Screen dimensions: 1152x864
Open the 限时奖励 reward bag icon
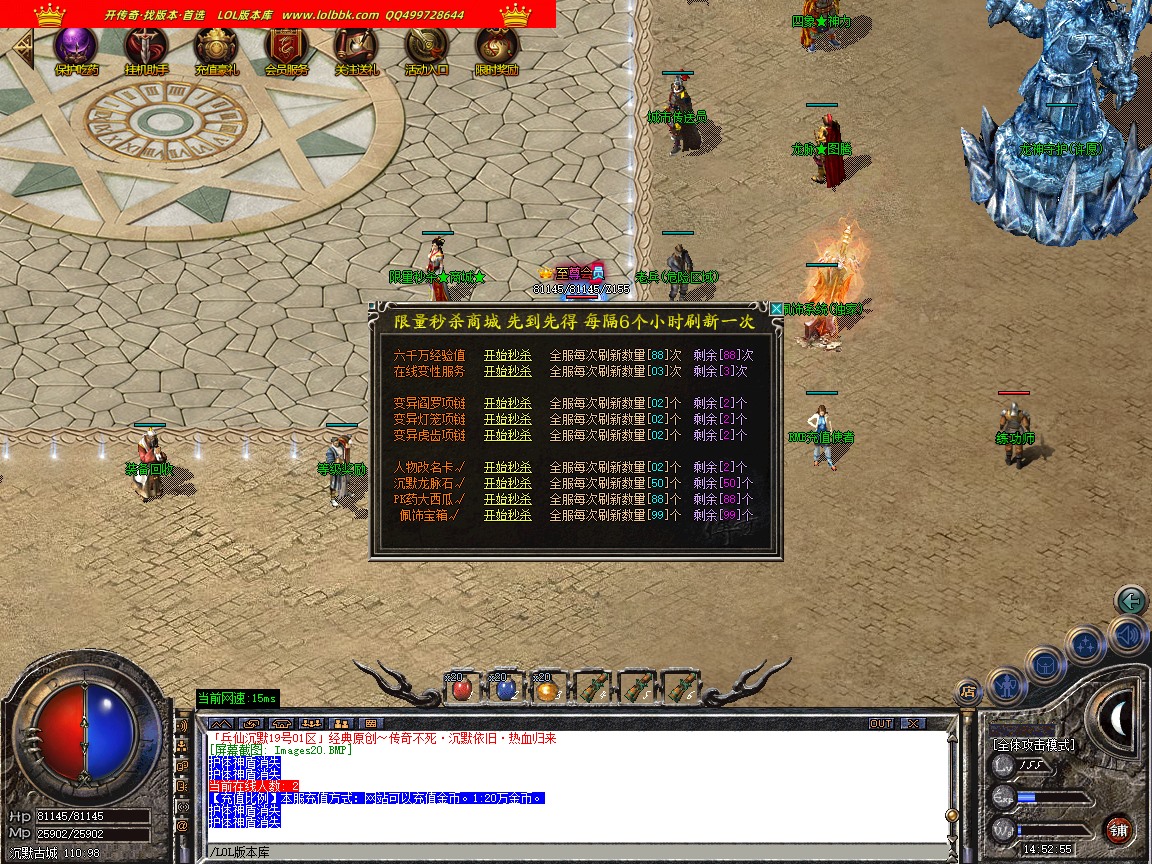(x=496, y=47)
